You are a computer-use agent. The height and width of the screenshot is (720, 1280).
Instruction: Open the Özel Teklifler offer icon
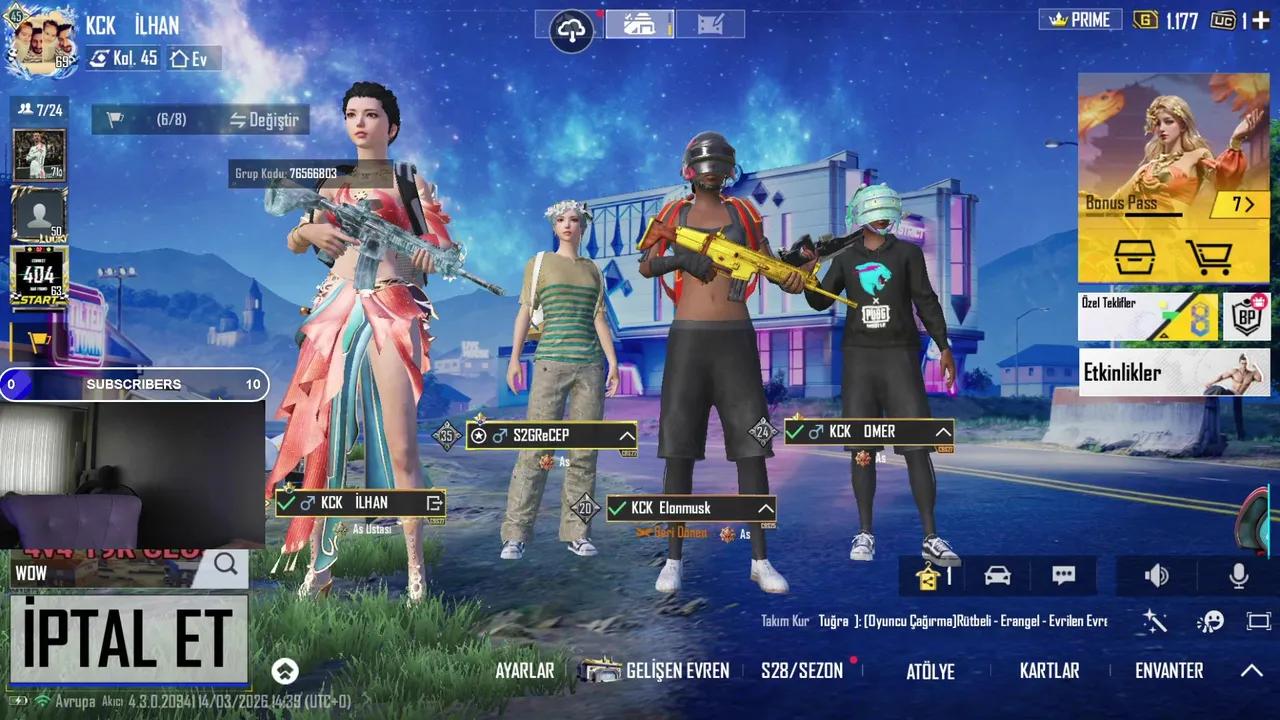click(x=1174, y=316)
